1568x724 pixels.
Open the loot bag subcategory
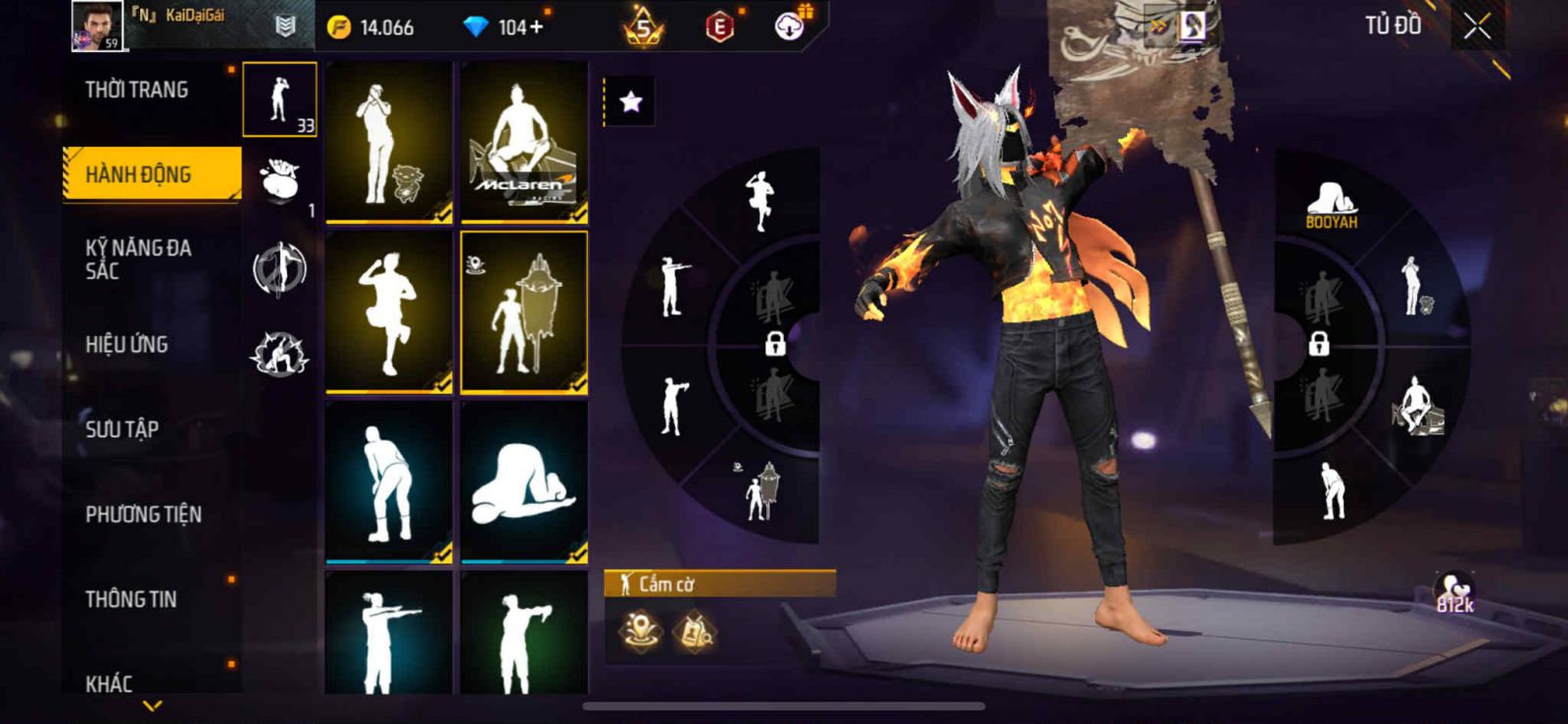pos(279,181)
